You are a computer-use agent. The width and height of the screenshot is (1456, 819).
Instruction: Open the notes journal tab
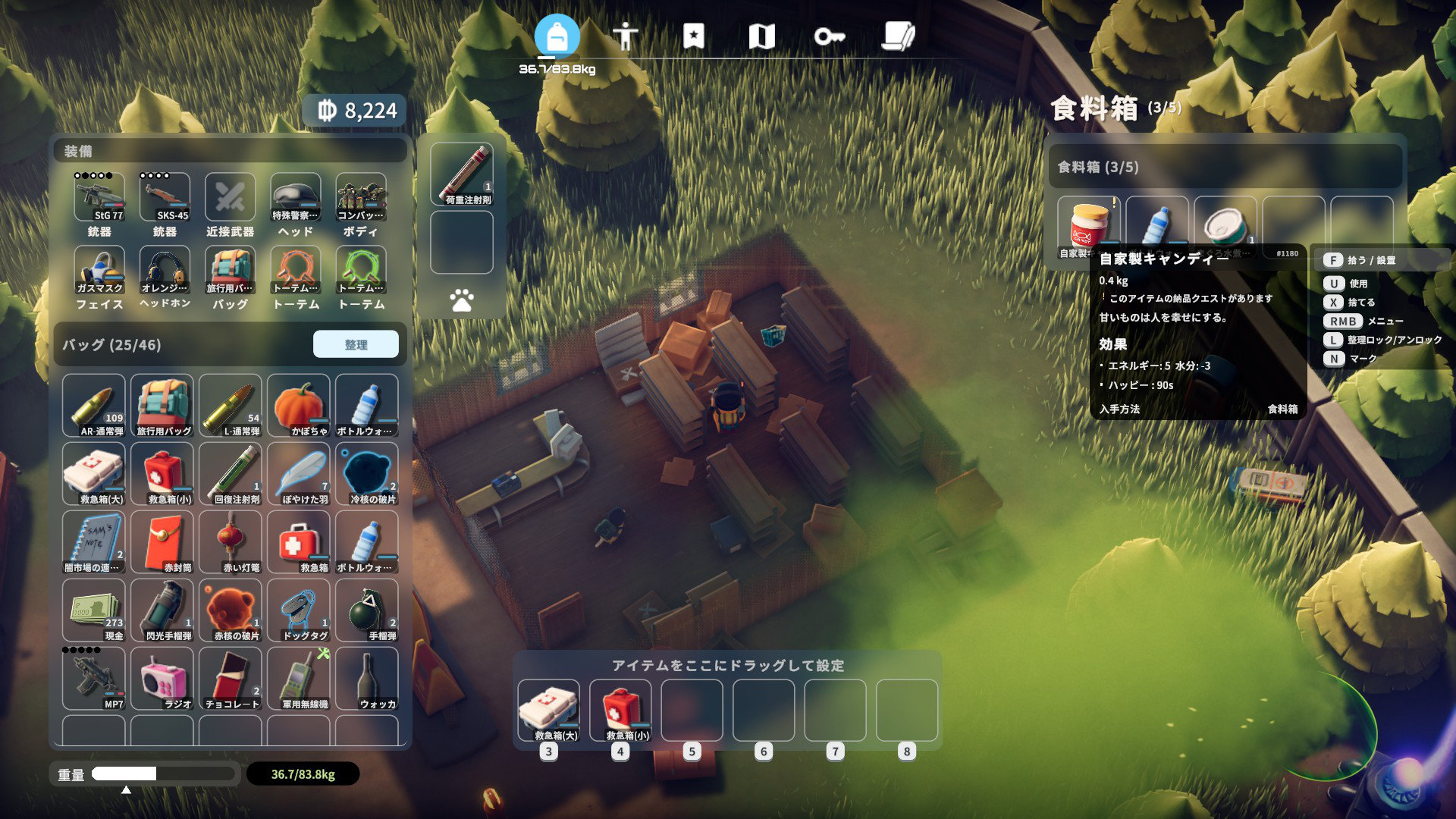[x=899, y=36]
